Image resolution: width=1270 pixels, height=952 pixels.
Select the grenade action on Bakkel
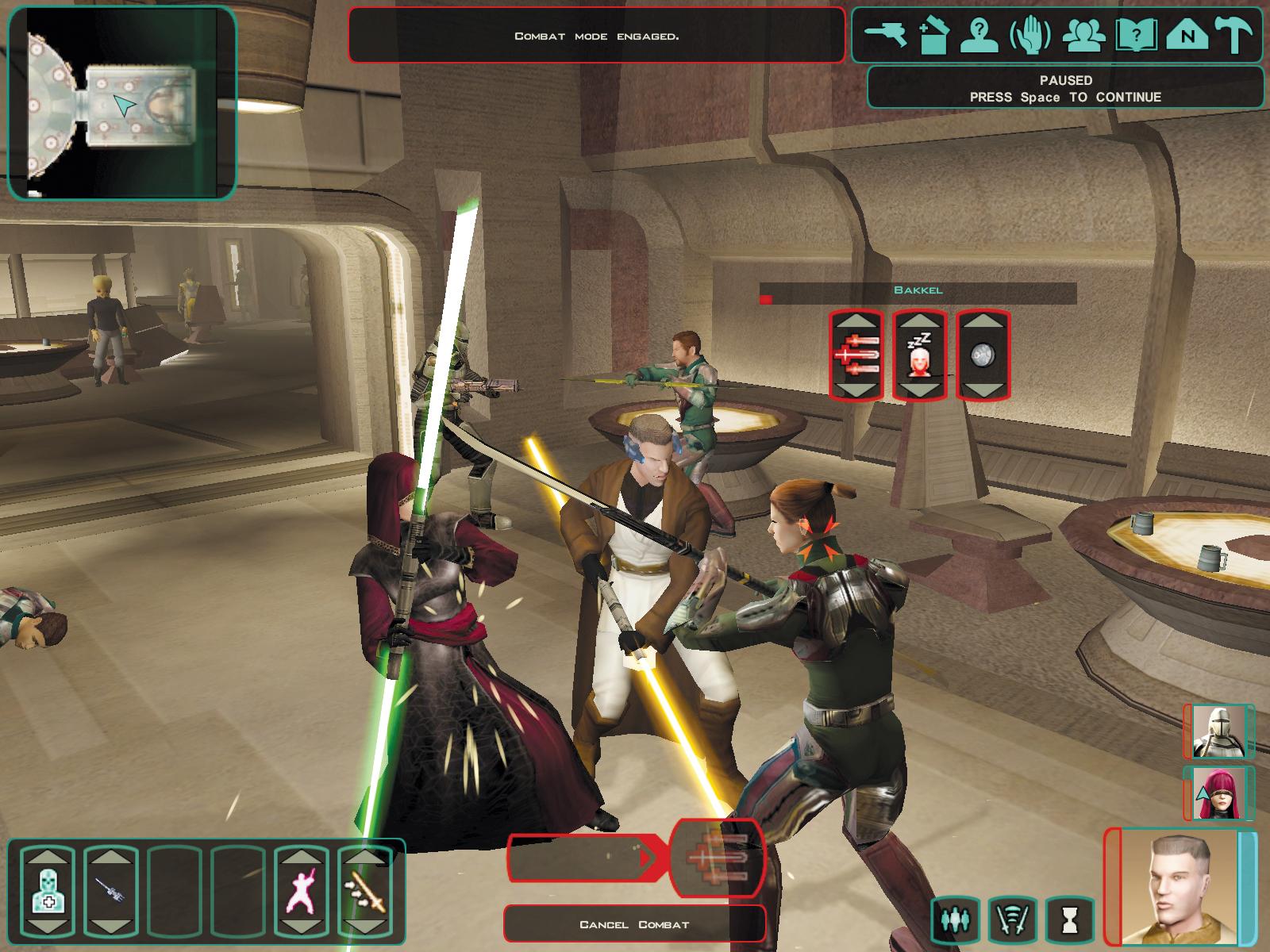[983, 355]
